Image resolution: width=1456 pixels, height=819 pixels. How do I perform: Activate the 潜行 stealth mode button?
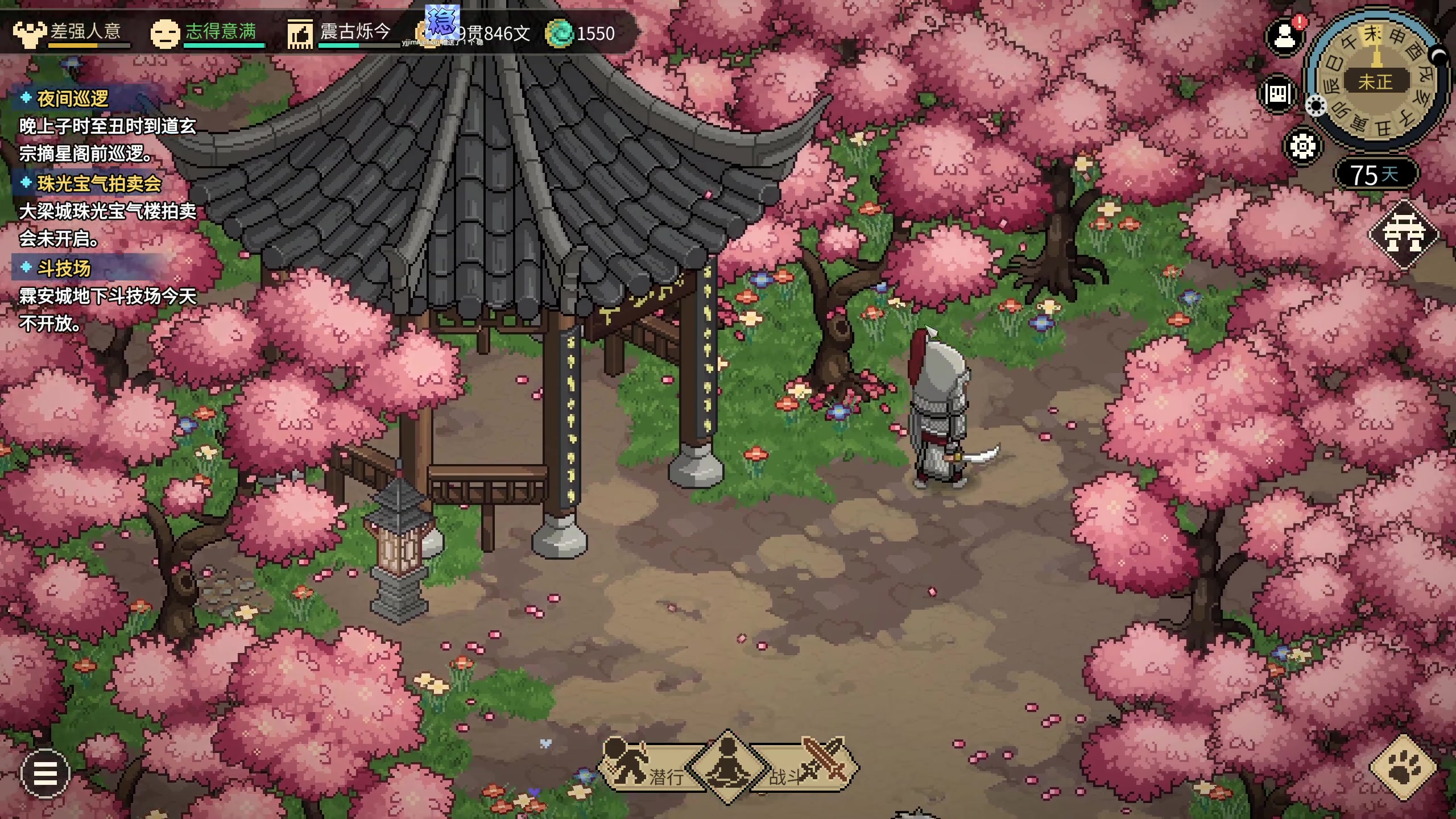point(646,769)
